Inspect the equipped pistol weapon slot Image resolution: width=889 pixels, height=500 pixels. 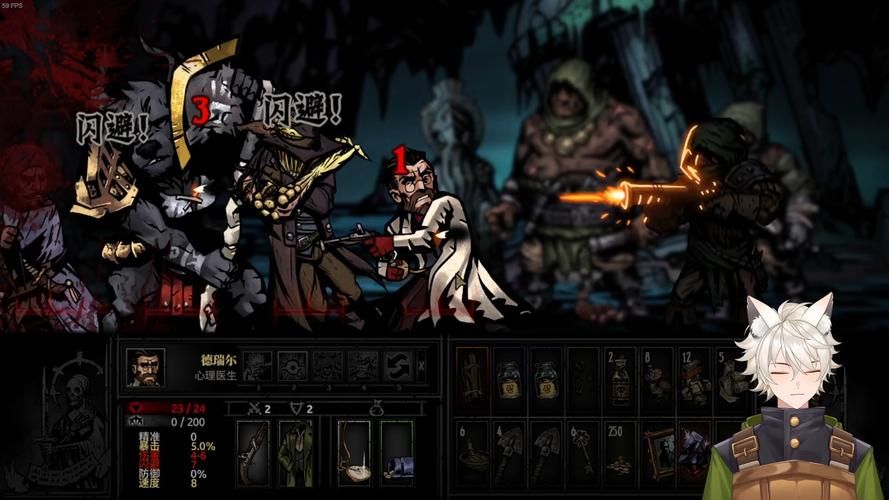tap(253, 452)
